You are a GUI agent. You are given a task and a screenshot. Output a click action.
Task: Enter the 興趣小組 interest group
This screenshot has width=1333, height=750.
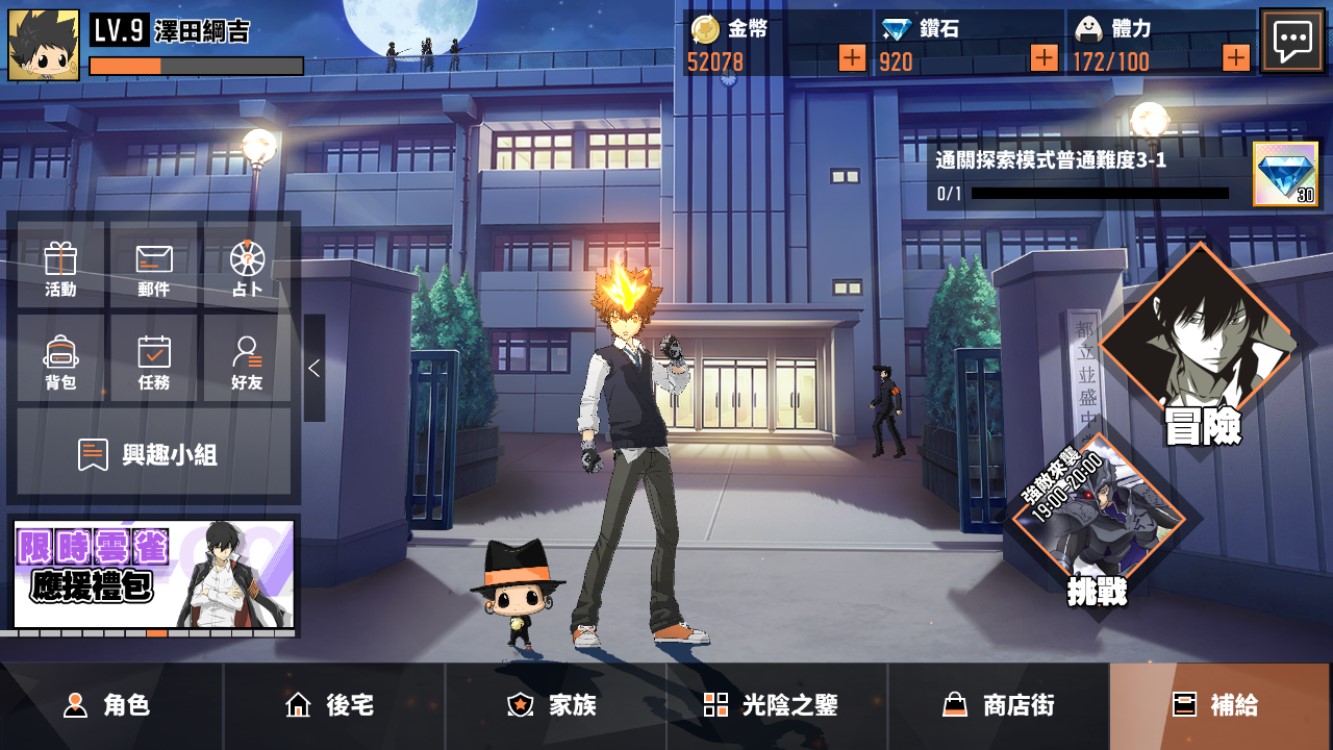(153, 455)
